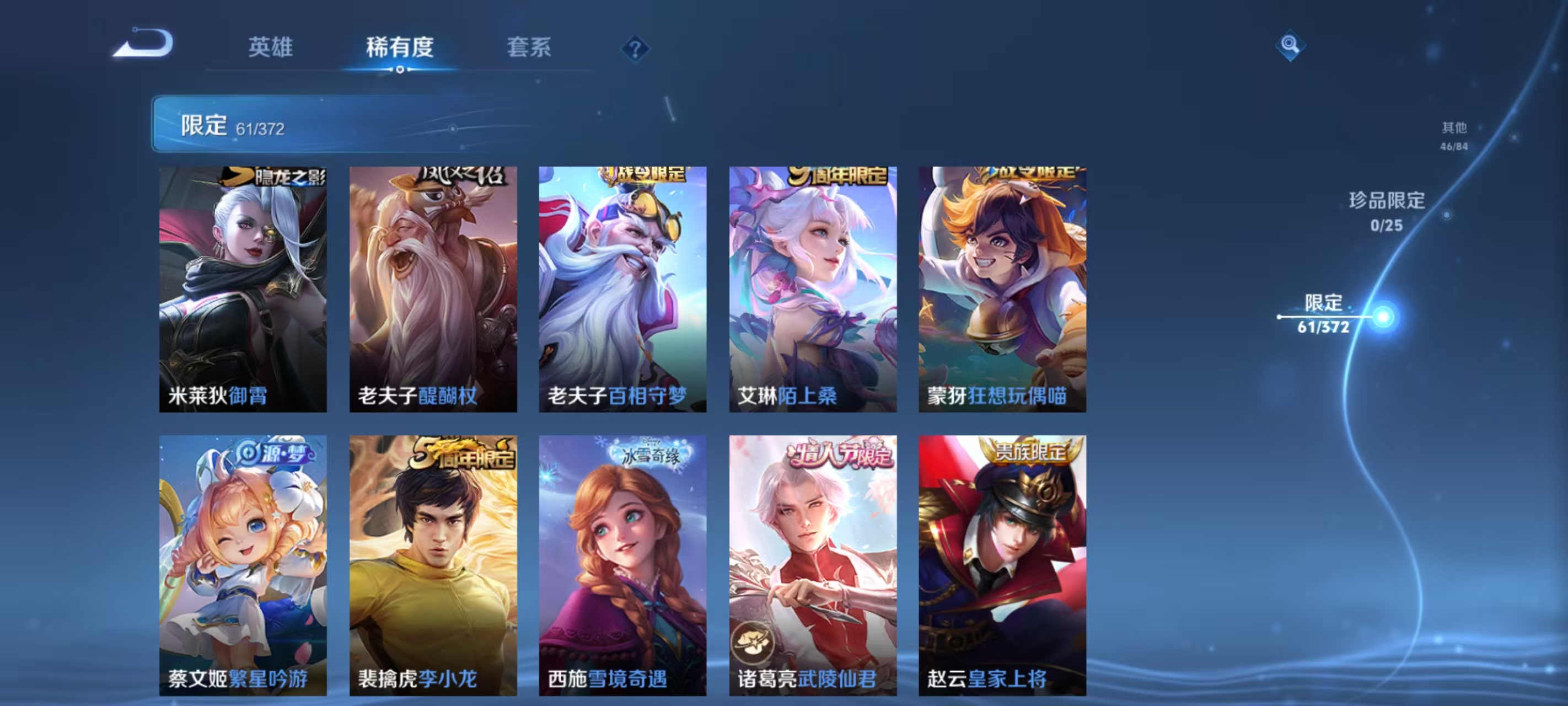Image resolution: width=1568 pixels, height=706 pixels.
Task: Click the indicator dot under 稀有度 tab
Action: pos(399,69)
